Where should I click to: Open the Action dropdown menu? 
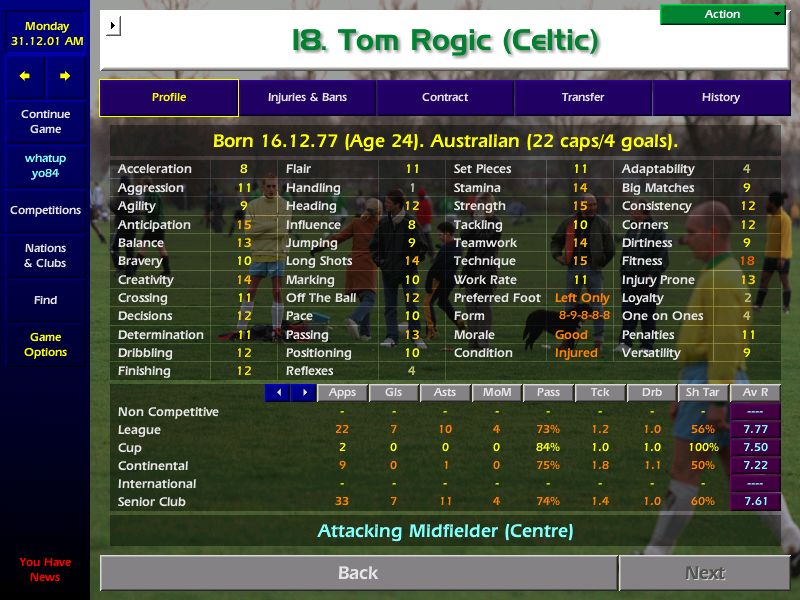[x=722, y=14]
